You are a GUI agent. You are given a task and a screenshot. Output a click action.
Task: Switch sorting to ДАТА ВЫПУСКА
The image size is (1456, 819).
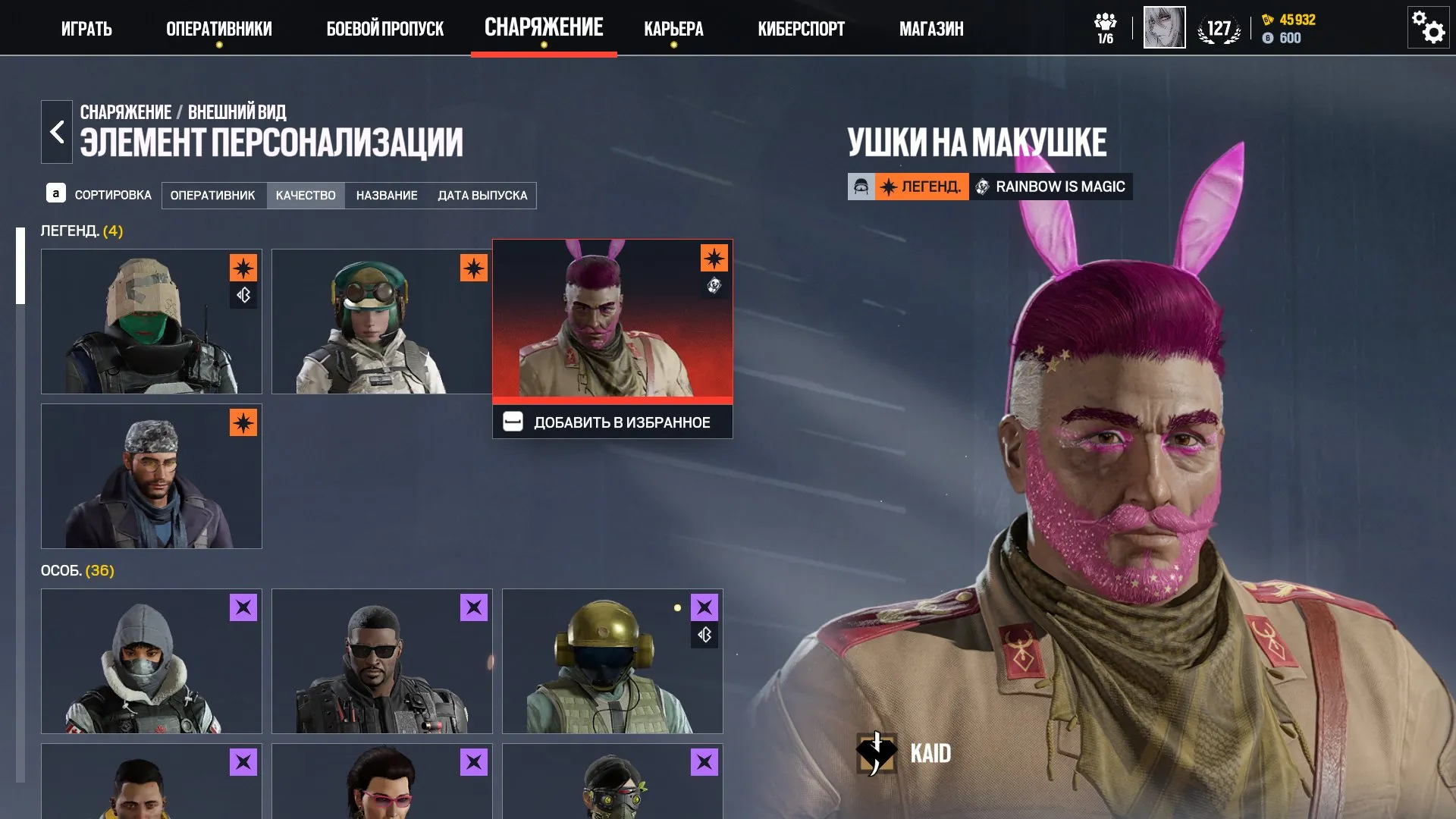click(x=482, y=195)
